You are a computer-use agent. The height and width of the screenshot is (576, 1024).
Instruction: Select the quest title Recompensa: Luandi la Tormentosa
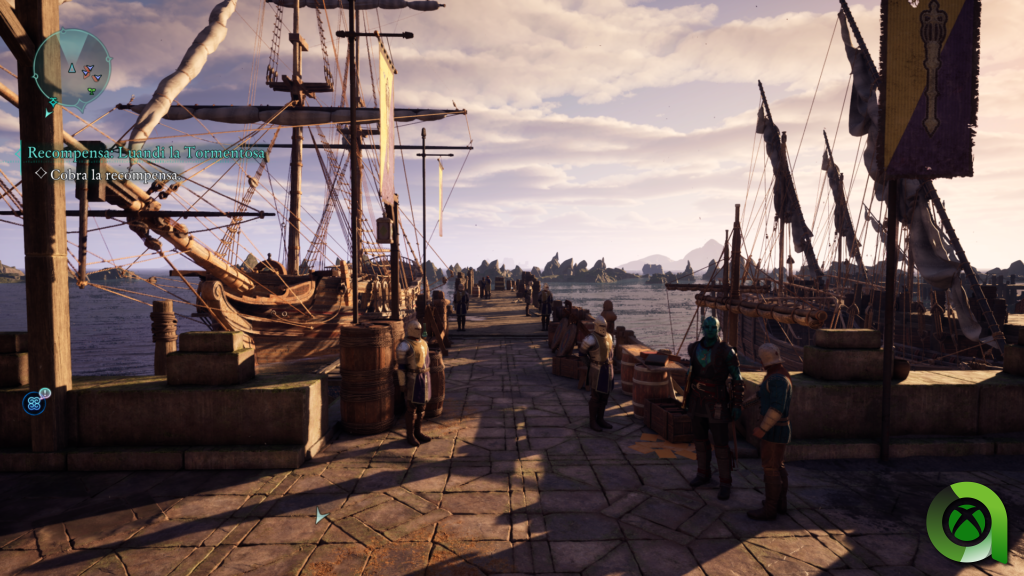(146, 153)
